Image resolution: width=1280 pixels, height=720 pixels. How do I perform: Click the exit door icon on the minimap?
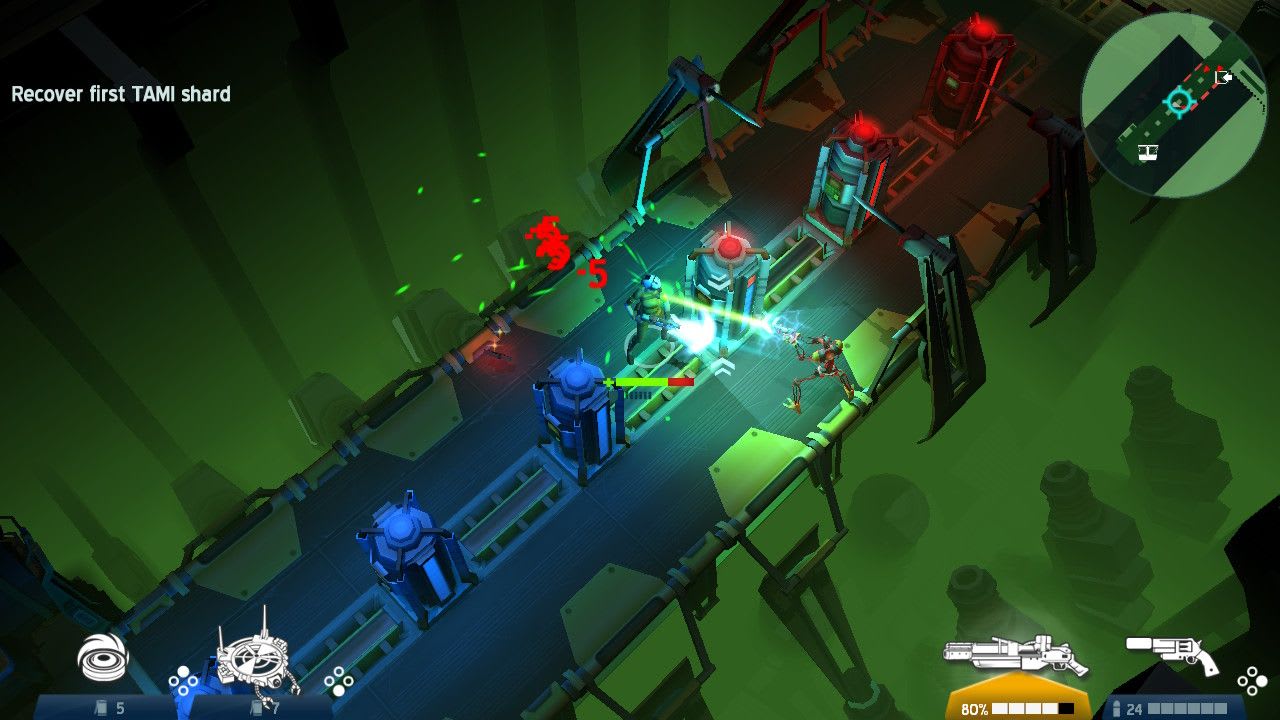(x=1224, y=77)
